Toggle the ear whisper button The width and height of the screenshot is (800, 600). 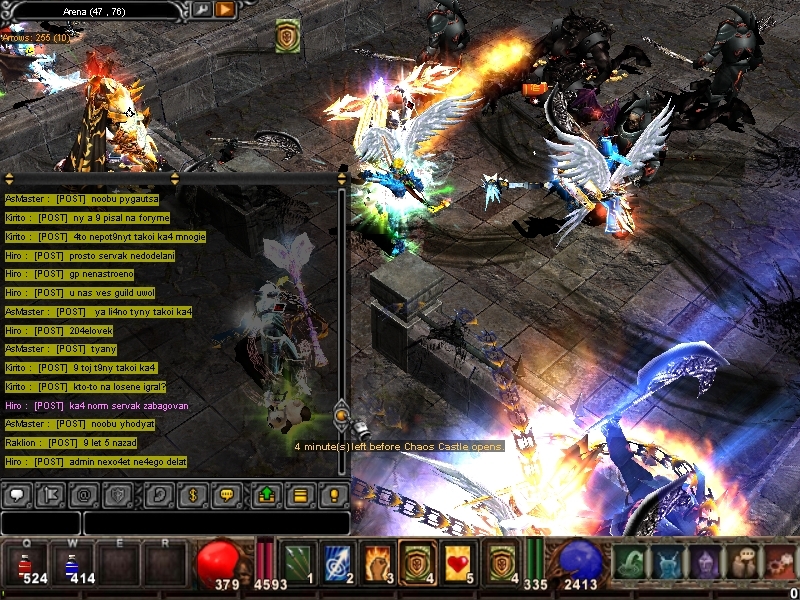(x=157, y=494)
